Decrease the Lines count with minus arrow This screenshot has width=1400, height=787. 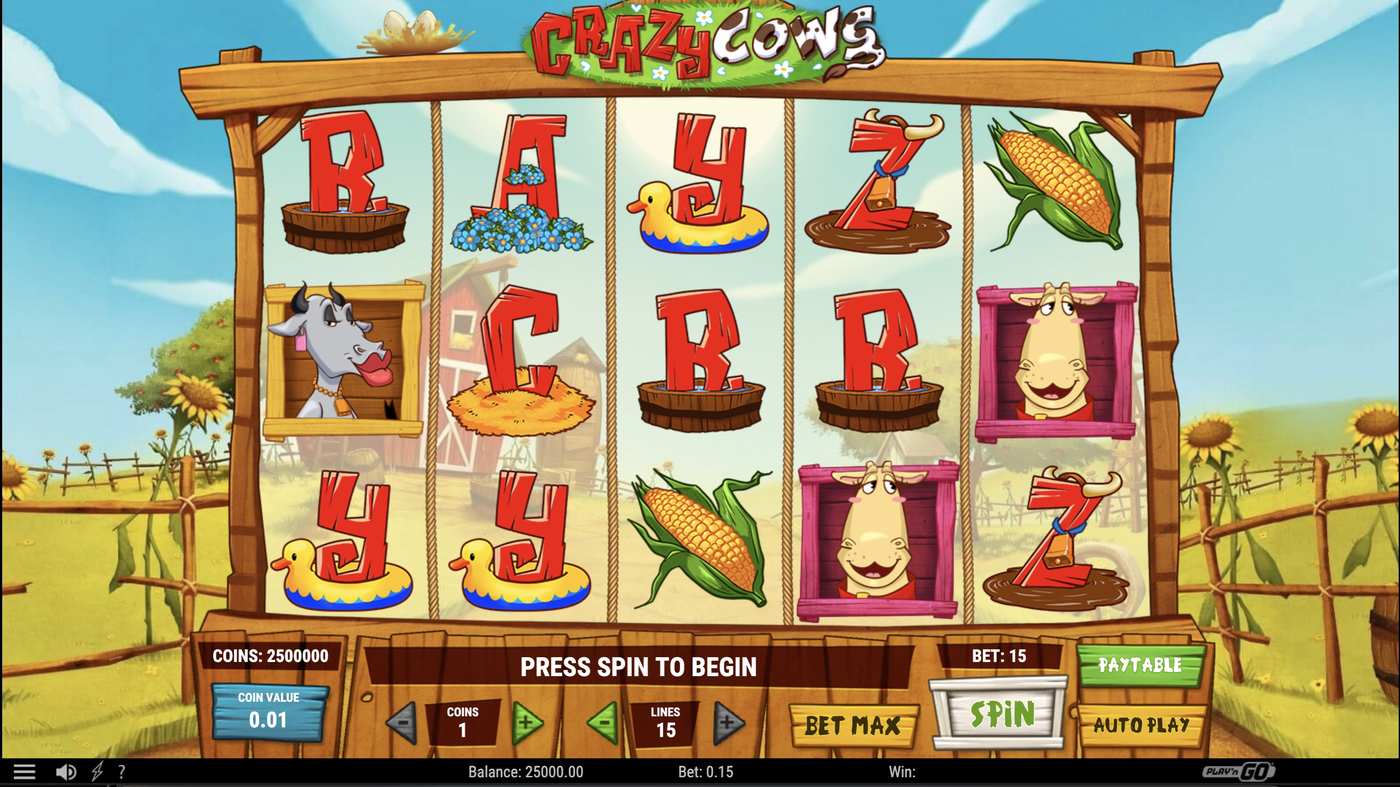click(602, 721)
